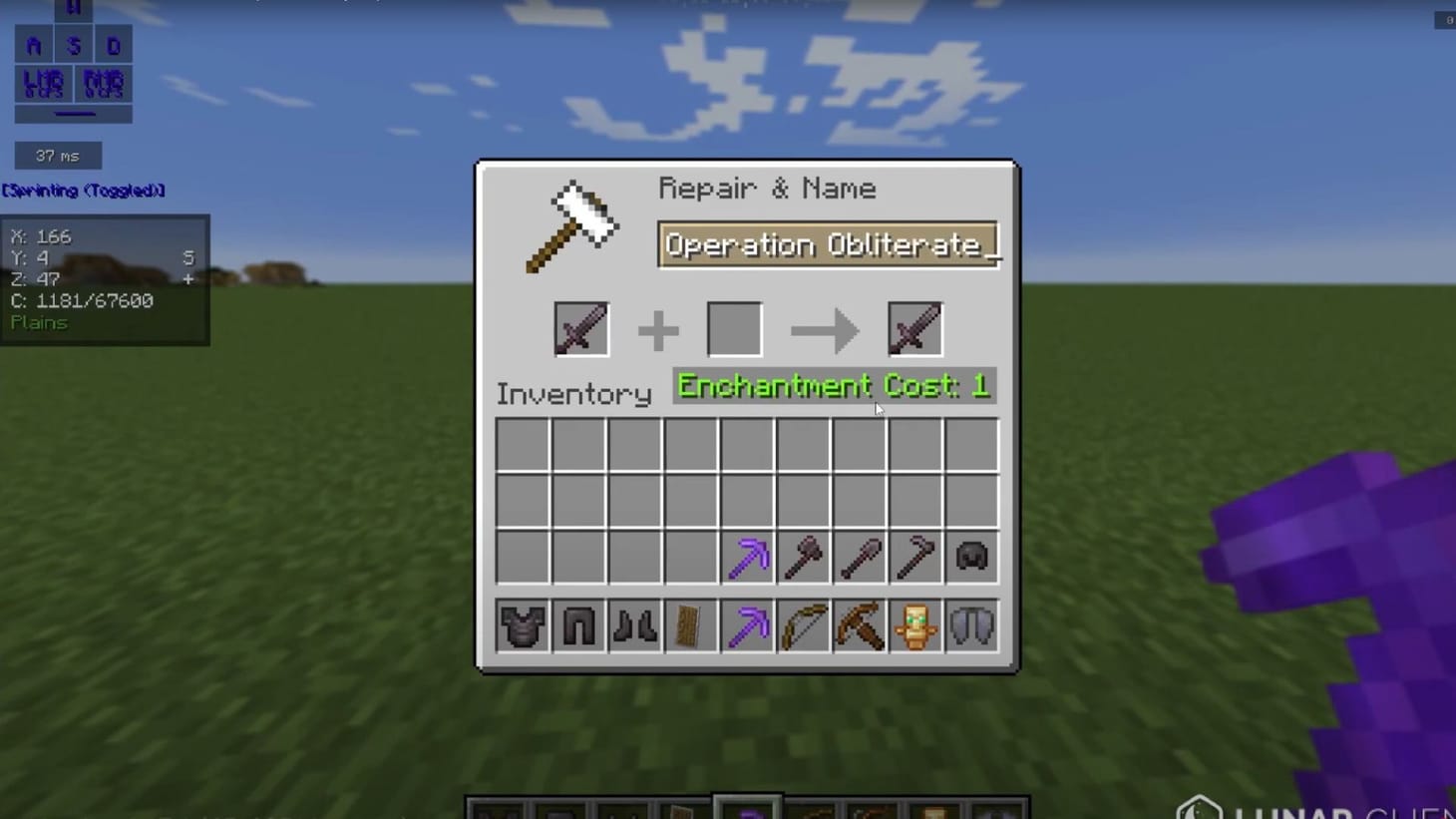Grab the renamed sword from the output slot

(x=913, y=329)
